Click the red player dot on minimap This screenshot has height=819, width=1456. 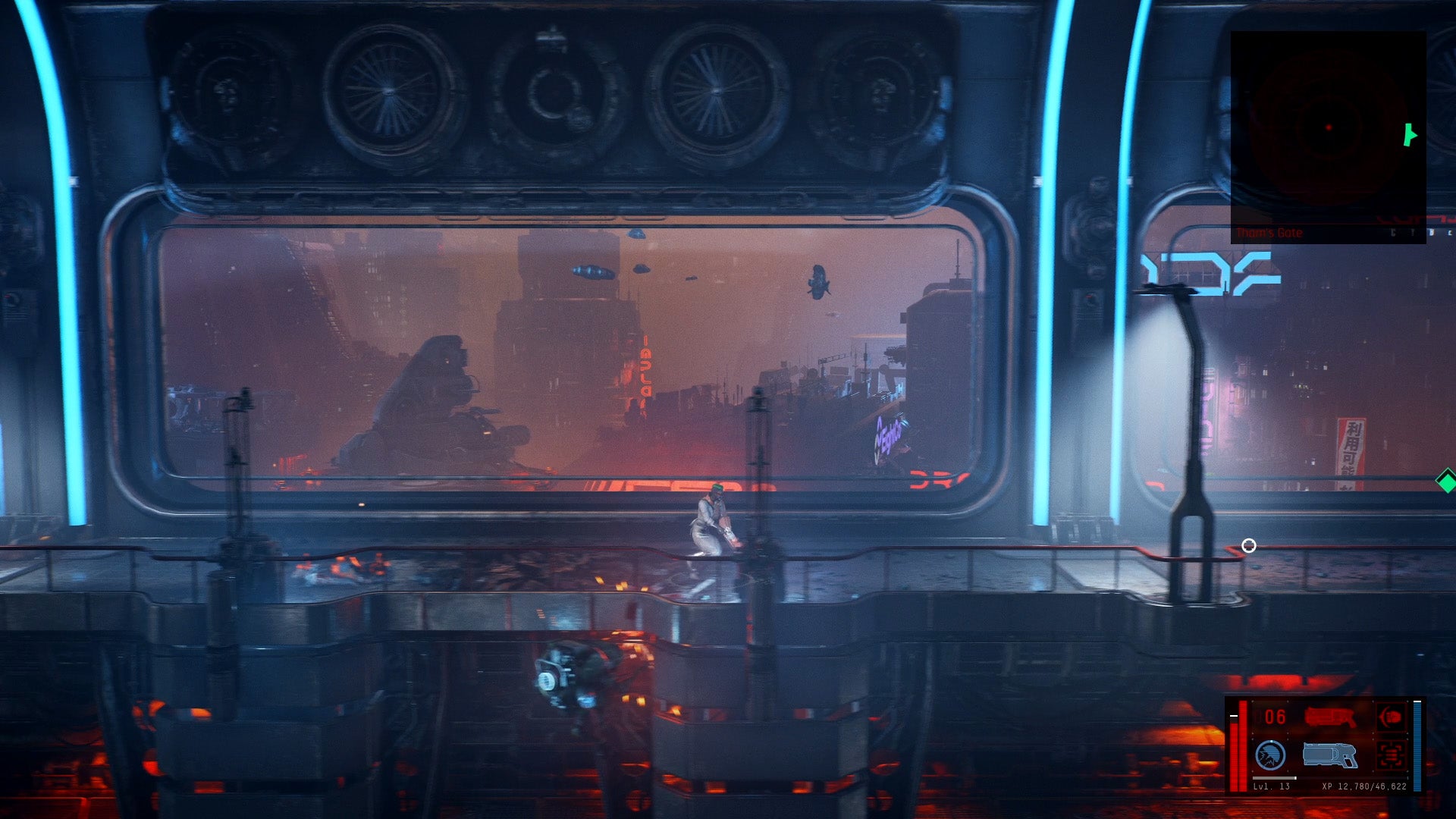coord(1329,127)
